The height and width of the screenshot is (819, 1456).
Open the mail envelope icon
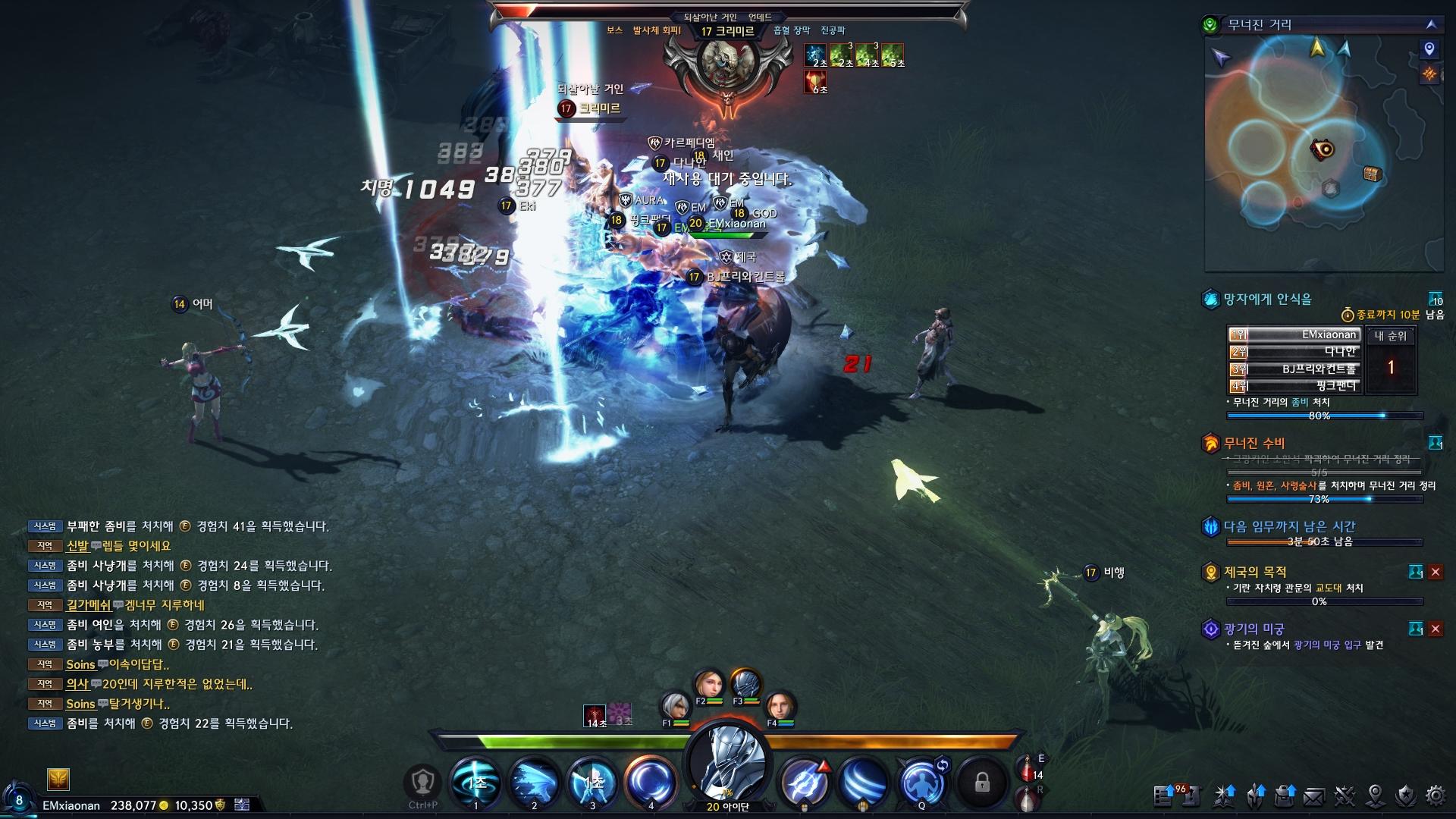(1314, 795)
